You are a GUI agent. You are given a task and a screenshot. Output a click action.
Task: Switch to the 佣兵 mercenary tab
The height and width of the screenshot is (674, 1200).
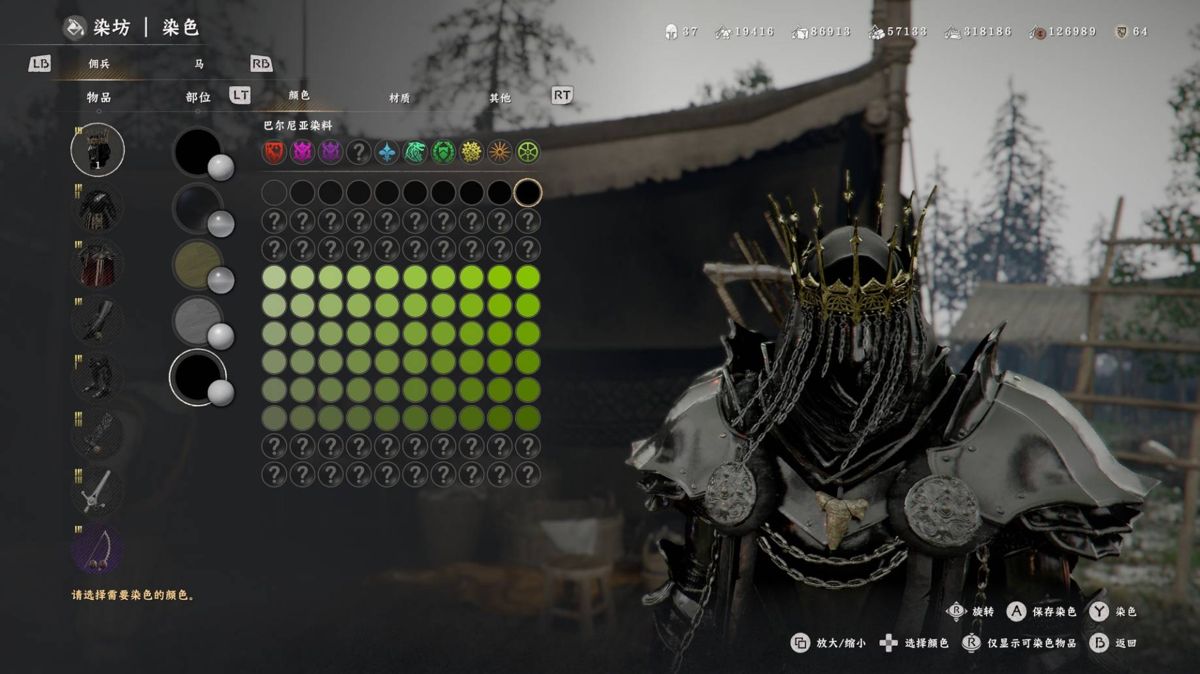pyautogui.click(x=99, y=64)
